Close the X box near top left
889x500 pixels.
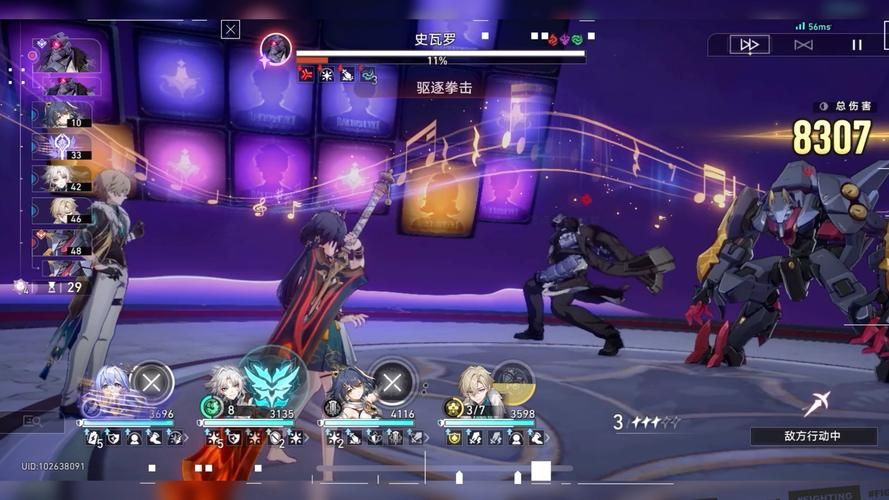(231, 30)
